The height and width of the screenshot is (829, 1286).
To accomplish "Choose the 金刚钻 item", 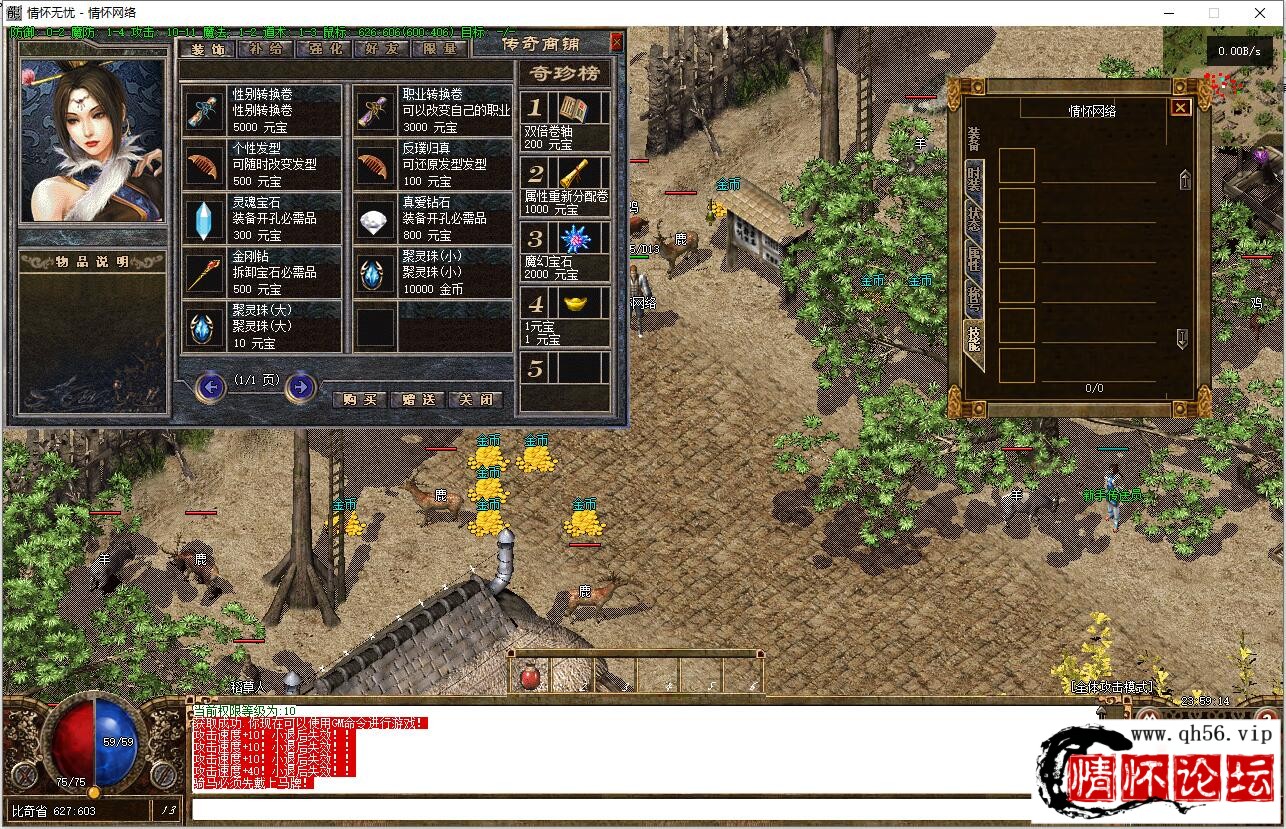I will (262, 272).
